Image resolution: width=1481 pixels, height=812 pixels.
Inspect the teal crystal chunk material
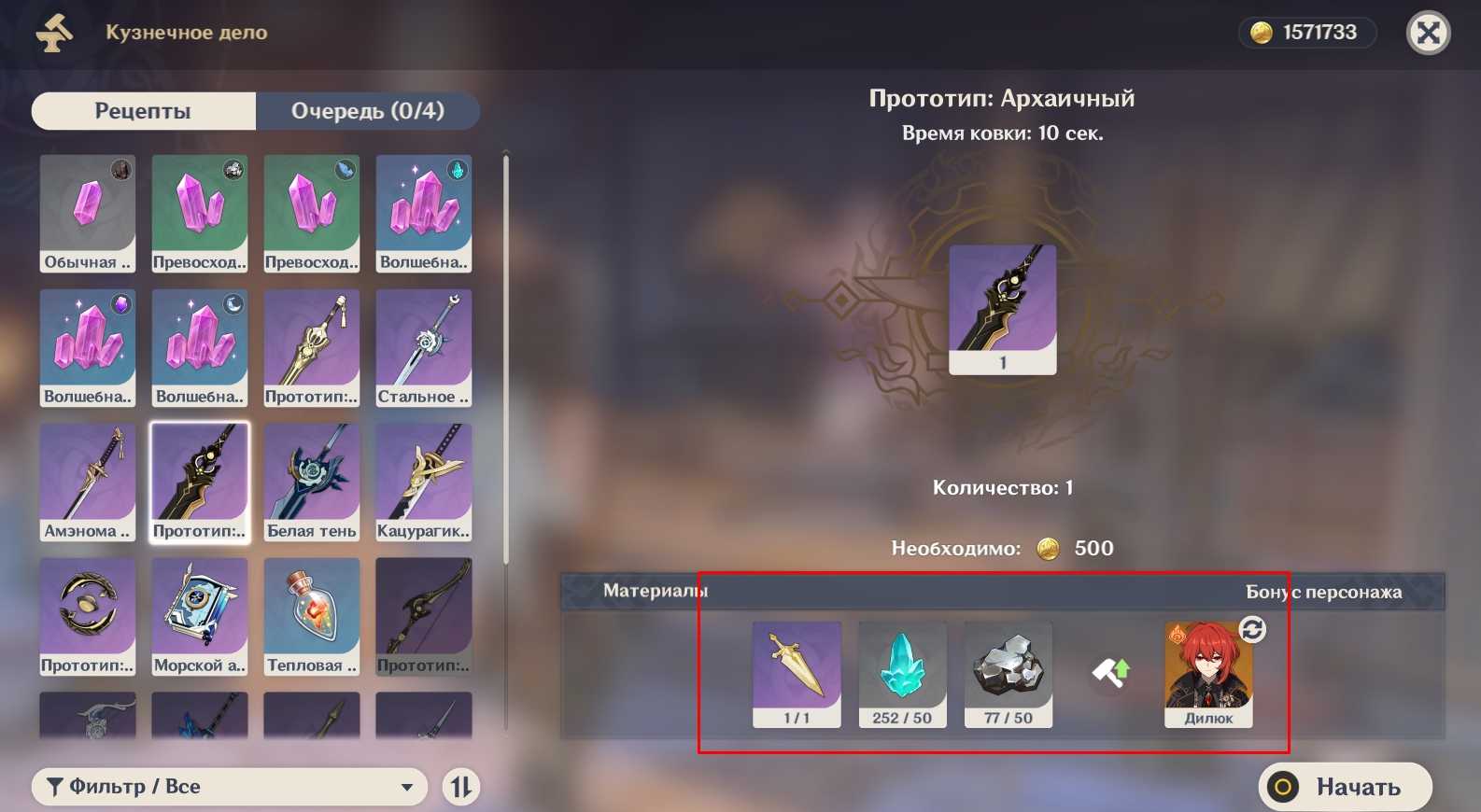902,674
